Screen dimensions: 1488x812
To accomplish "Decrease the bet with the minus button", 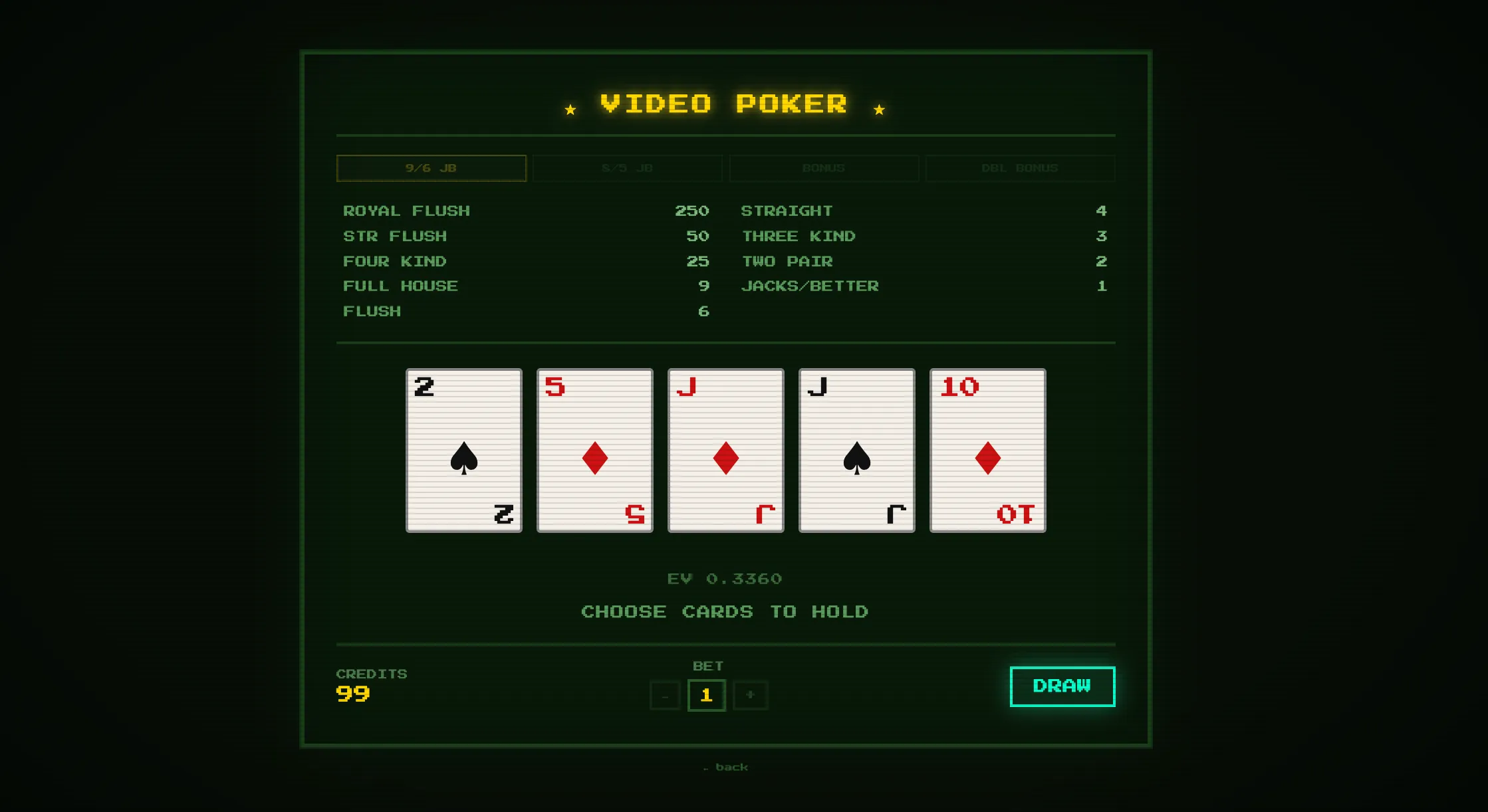I will pyautogui.click(x=664, y=695).
